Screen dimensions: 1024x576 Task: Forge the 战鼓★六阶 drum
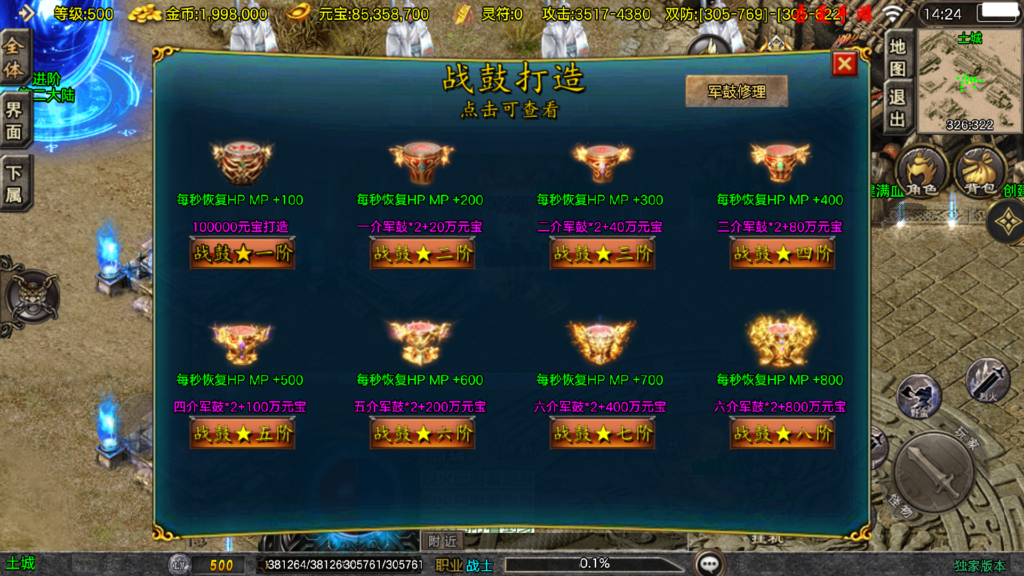tap(422, 433)
